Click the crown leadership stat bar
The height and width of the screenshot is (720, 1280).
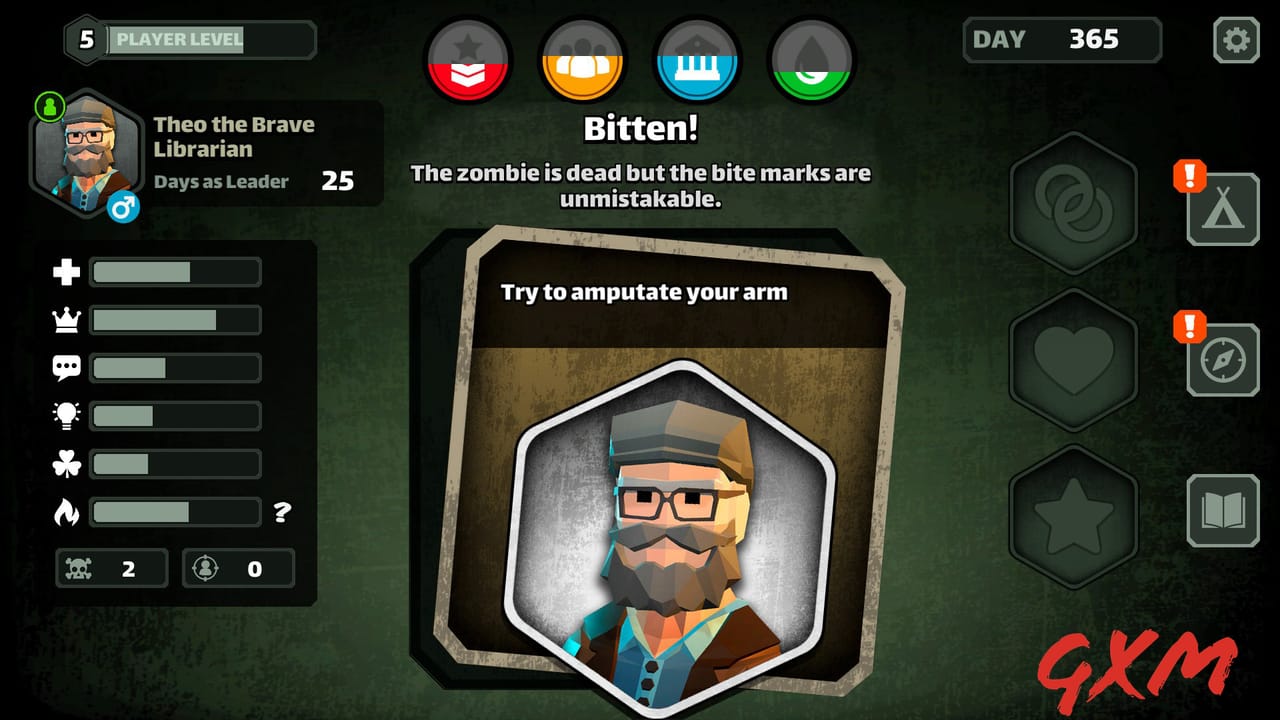coord(175,320)
